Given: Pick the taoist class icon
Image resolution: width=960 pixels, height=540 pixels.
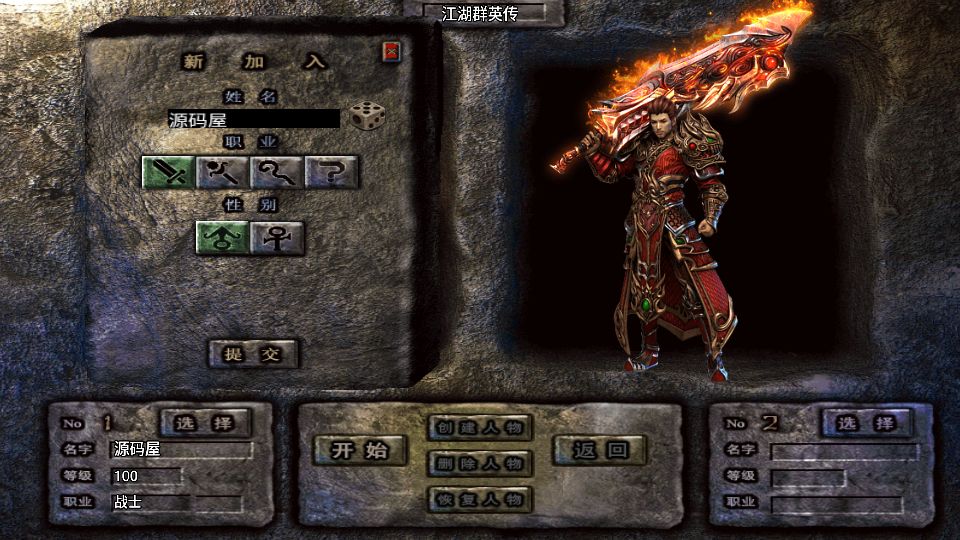Looking at the screenshot, I should [277, 173].
